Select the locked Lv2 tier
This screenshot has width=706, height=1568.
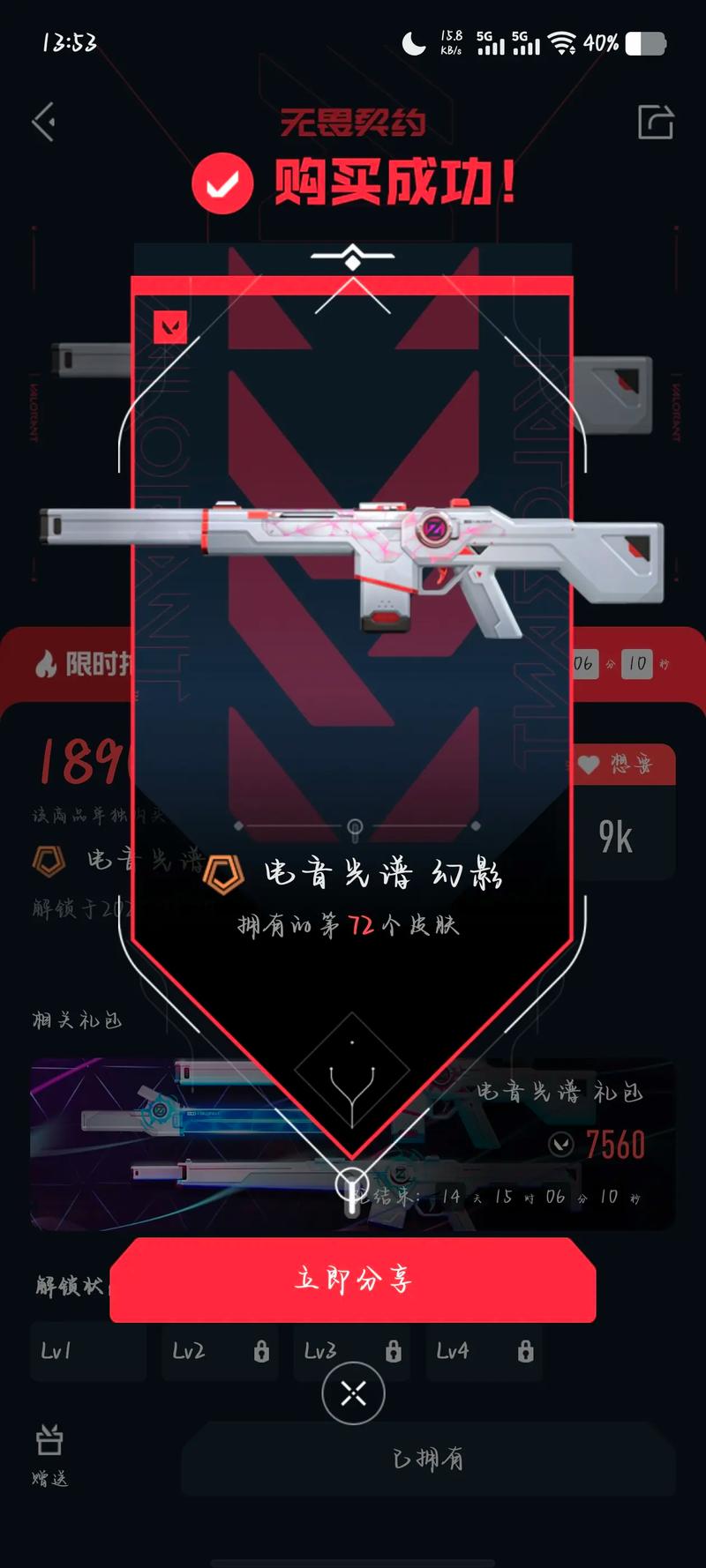tap(220, 1351)
